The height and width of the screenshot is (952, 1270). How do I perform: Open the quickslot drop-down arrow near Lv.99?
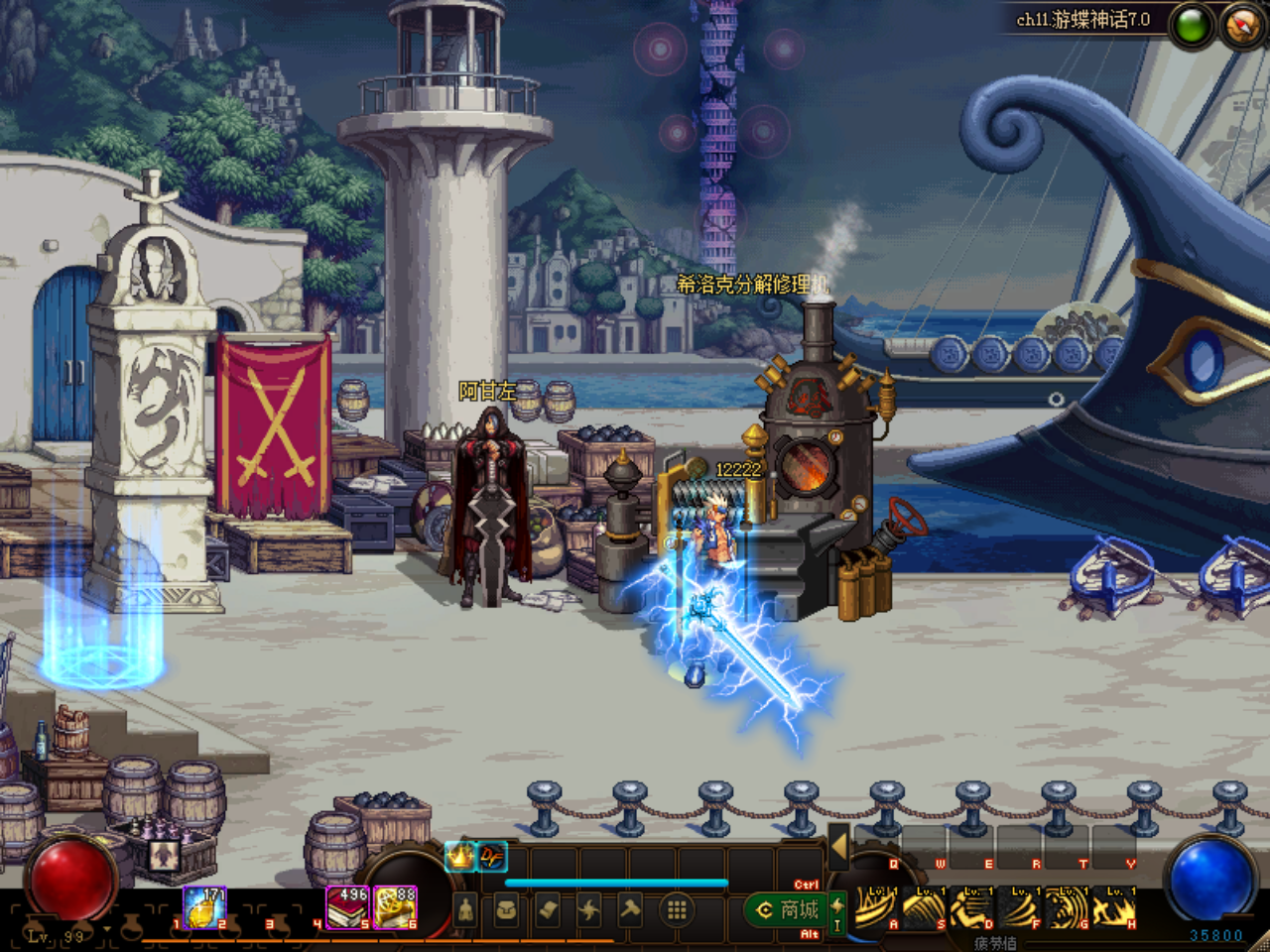tap(105, 927)
